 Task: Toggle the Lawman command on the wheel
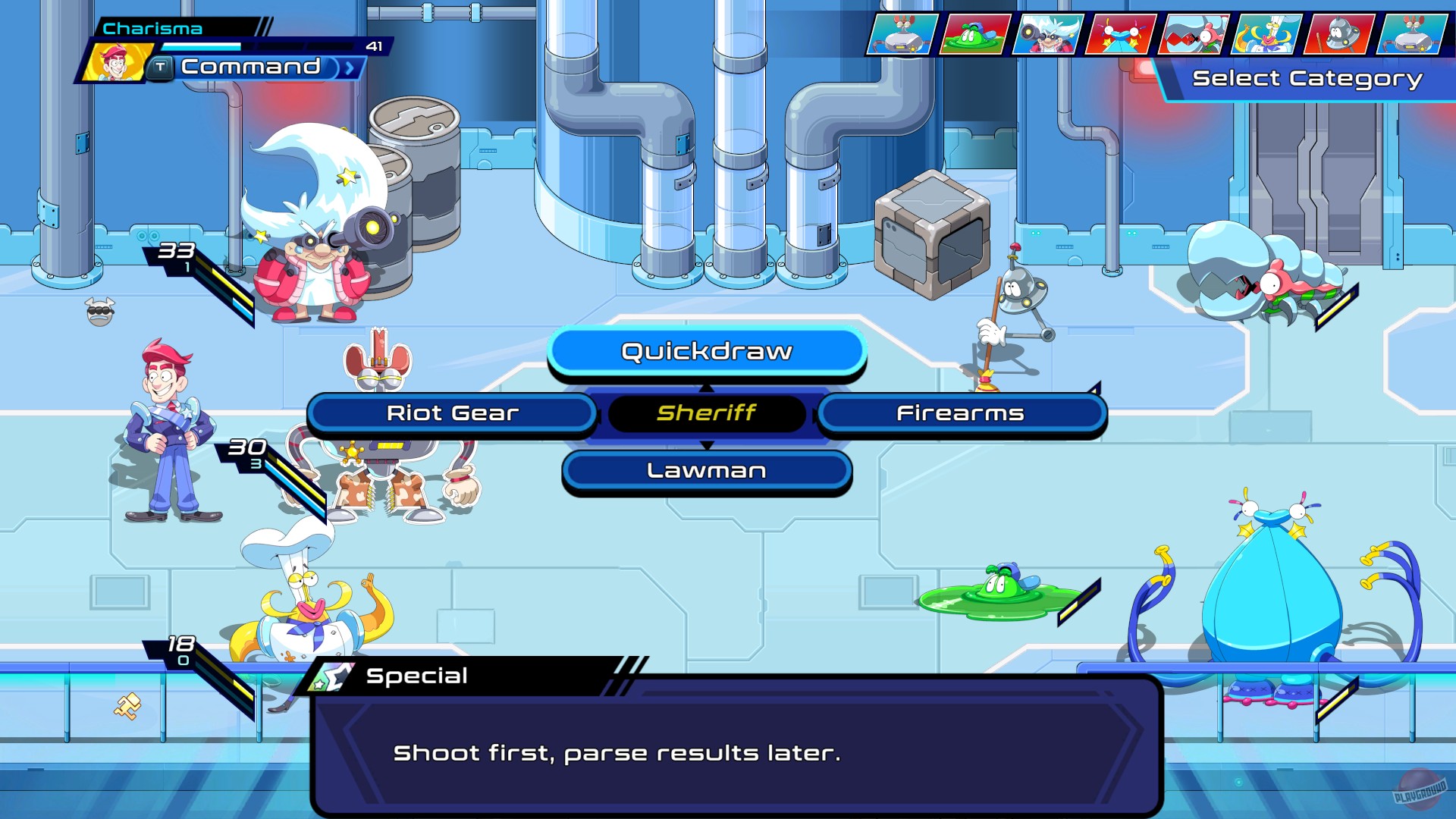point(705,470)
